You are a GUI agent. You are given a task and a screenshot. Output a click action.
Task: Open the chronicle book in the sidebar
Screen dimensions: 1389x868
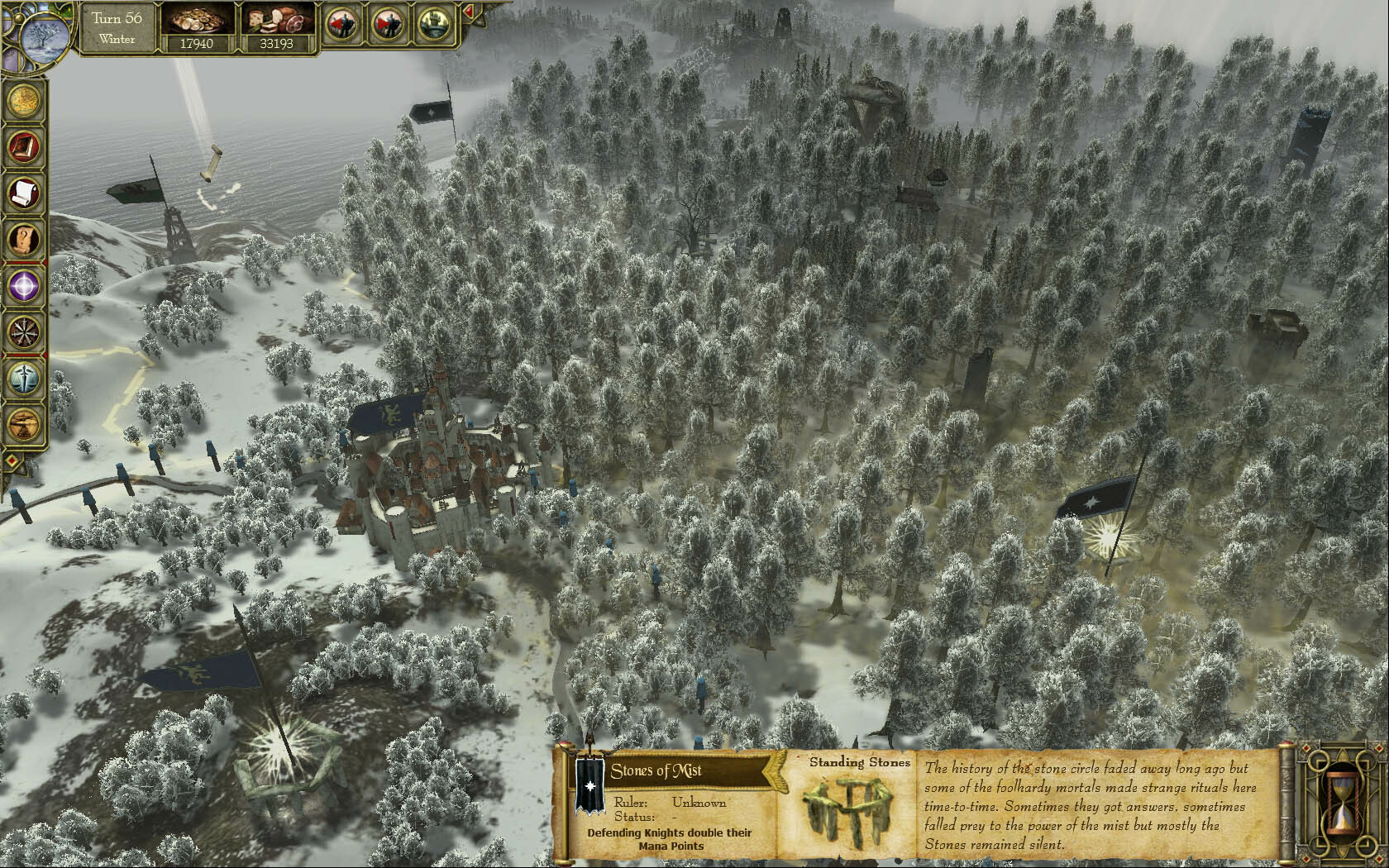[23, 147]
